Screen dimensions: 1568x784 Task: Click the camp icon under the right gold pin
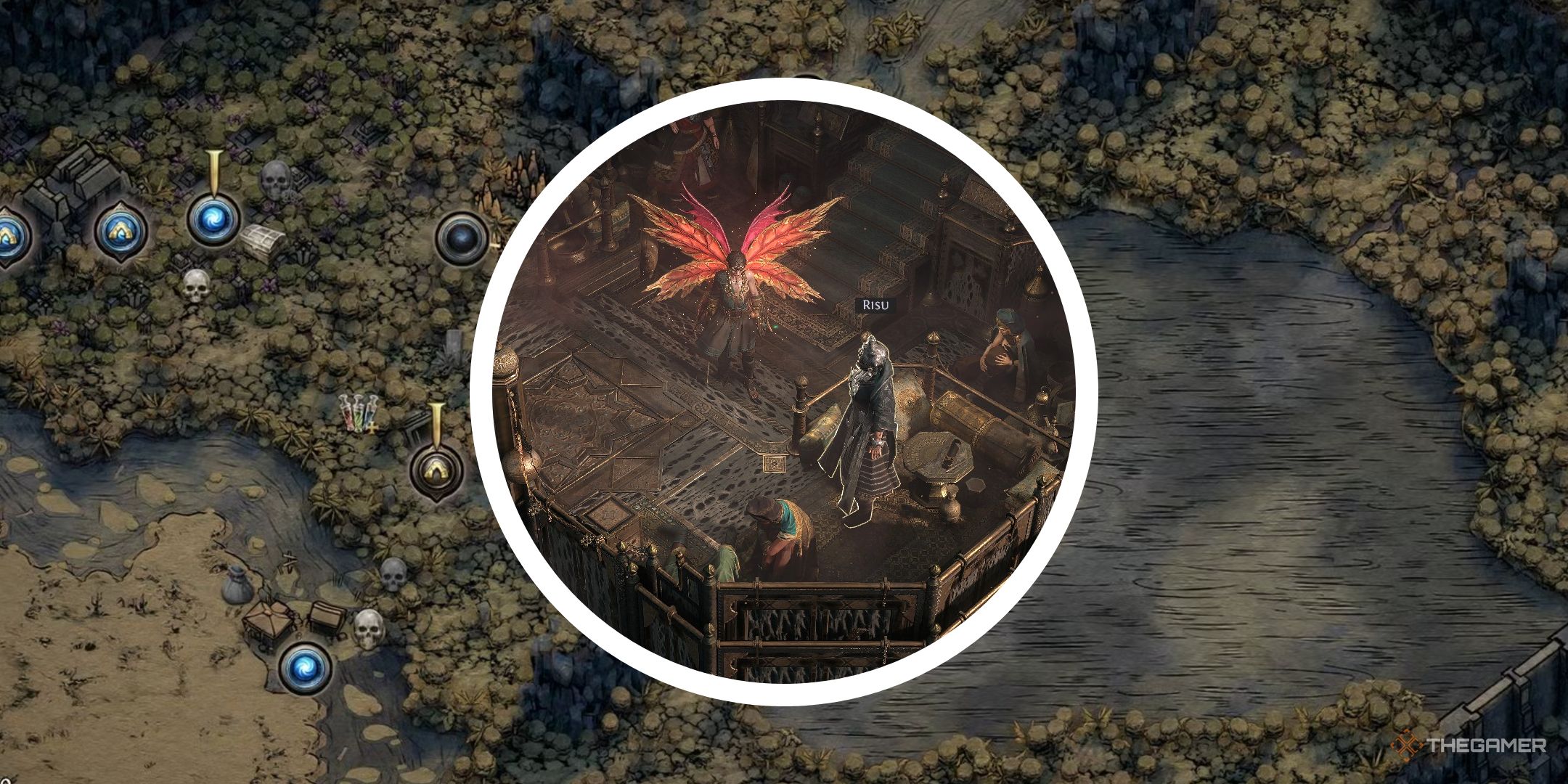coord(436,470)
